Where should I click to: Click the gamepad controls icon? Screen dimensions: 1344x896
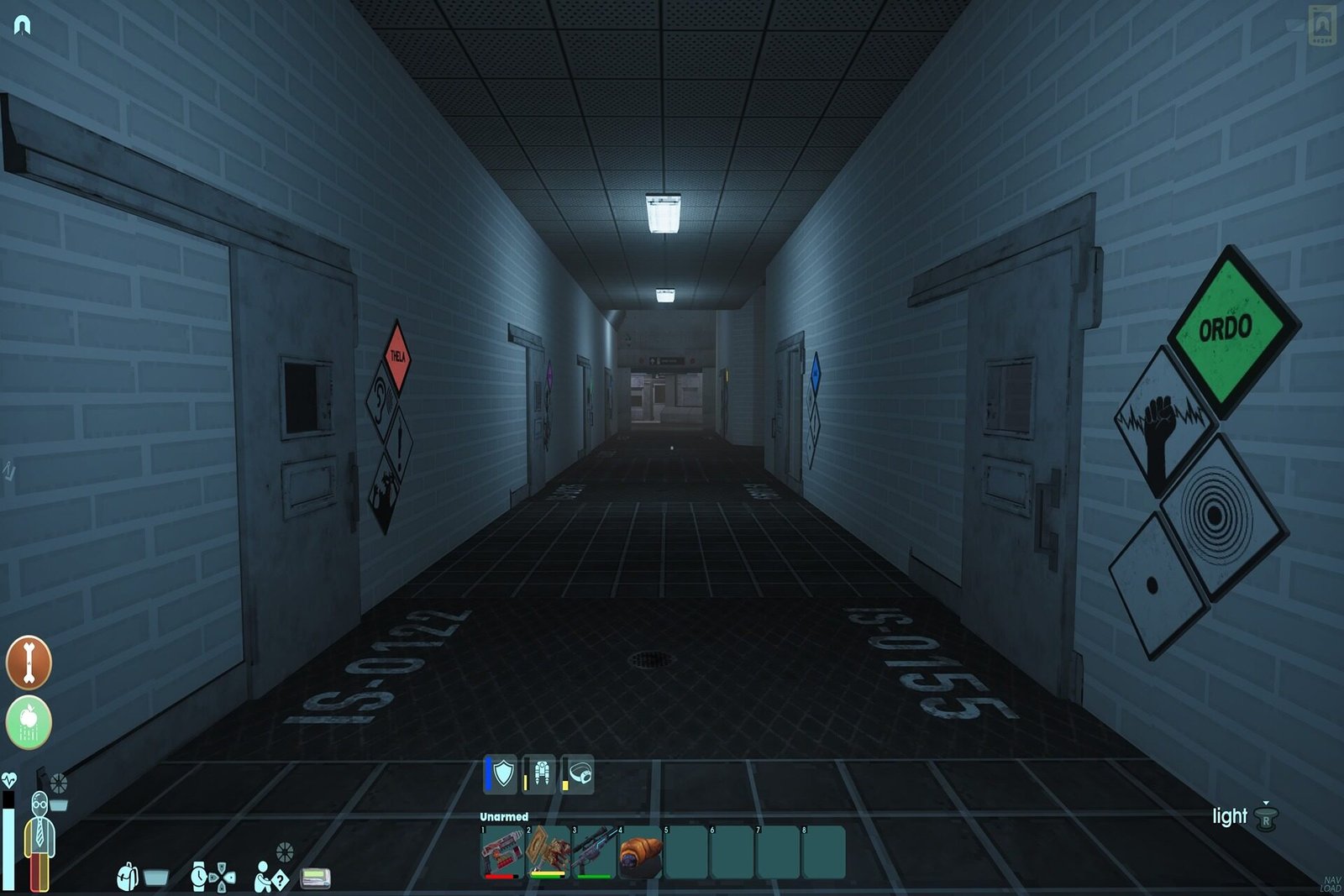coord(222,878)
